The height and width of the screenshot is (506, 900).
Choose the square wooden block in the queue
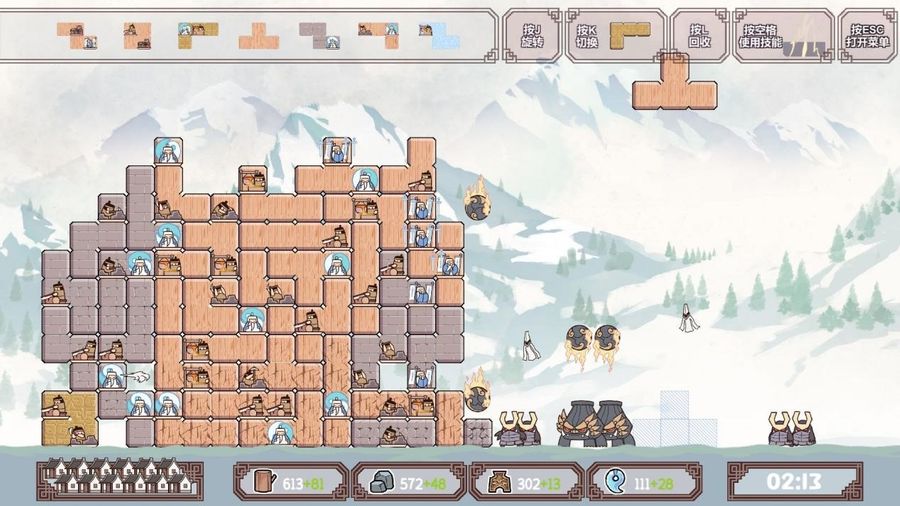click(137, 36)
